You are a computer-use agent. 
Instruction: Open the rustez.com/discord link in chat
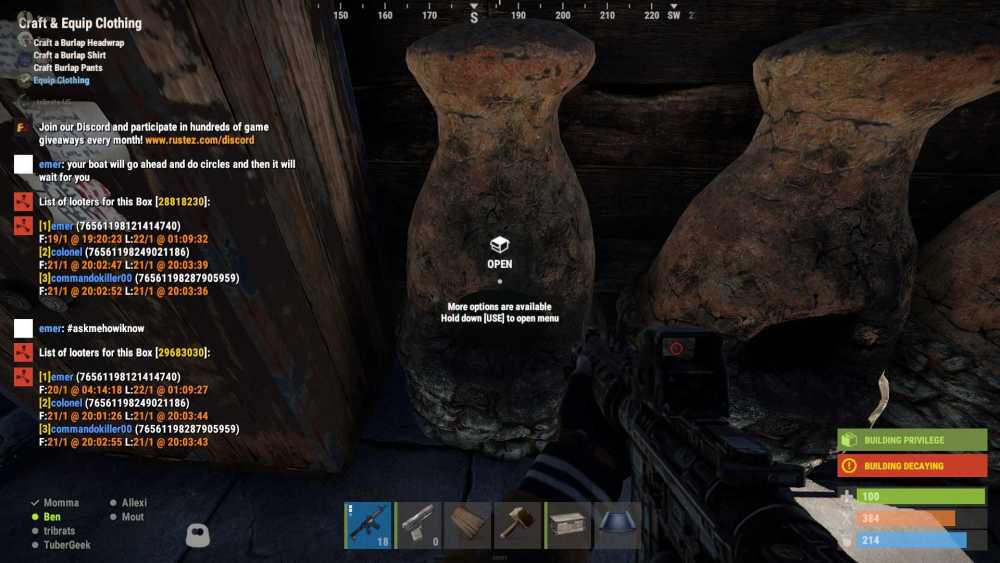(200, 141)
